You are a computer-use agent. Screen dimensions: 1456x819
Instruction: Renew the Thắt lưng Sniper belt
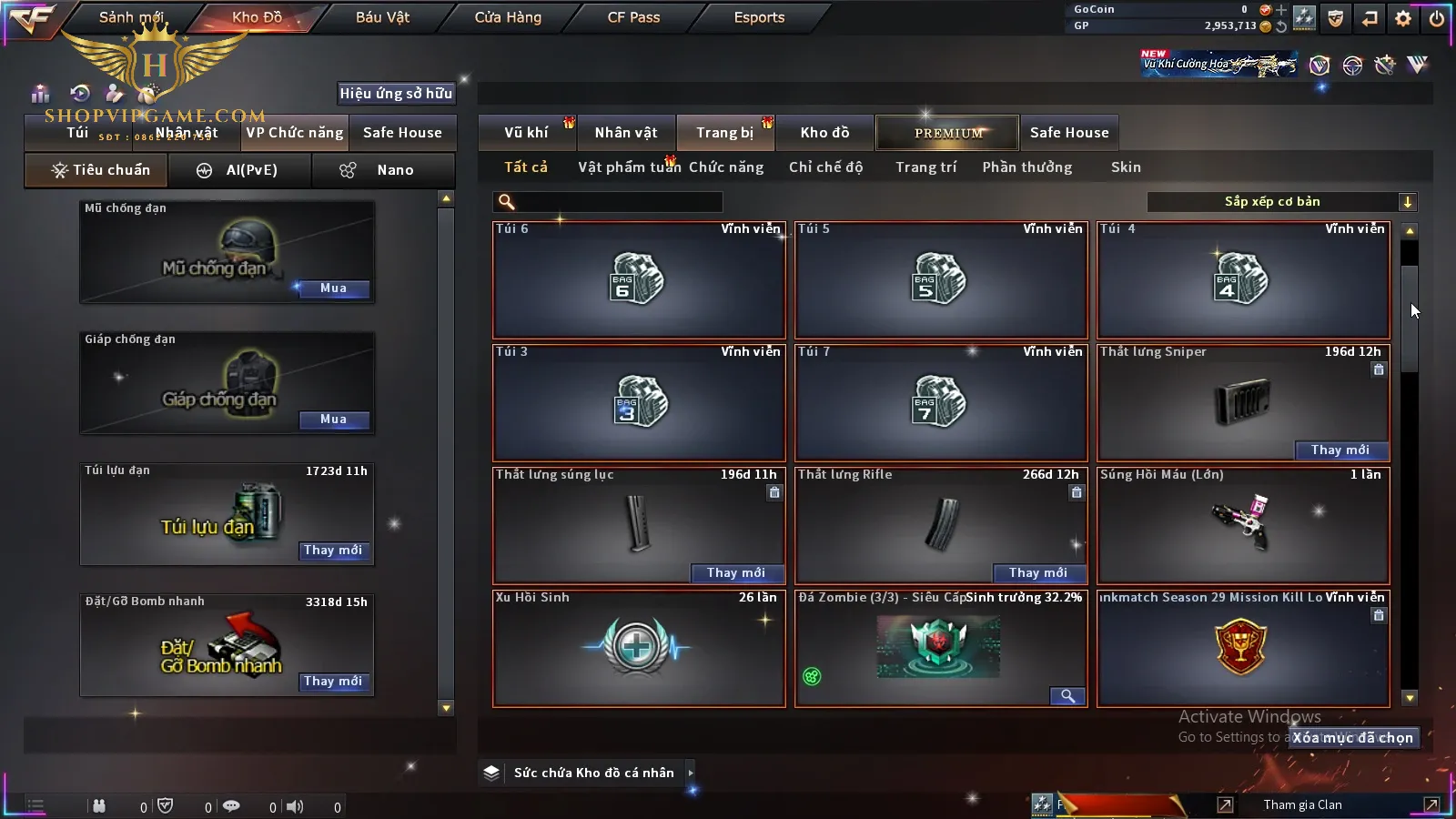coord(1340,450)
